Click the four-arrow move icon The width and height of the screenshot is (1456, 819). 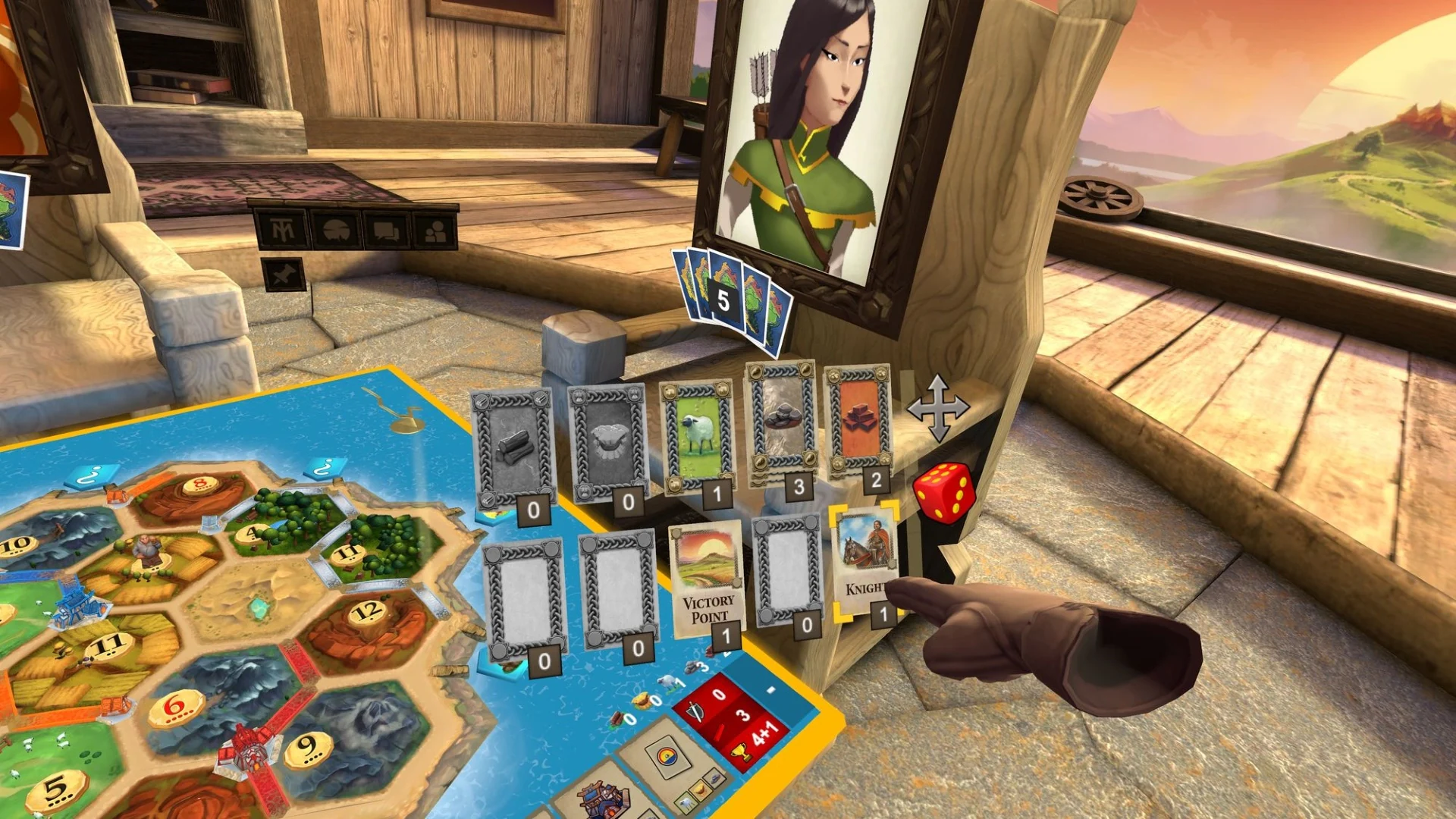[940, 408]
